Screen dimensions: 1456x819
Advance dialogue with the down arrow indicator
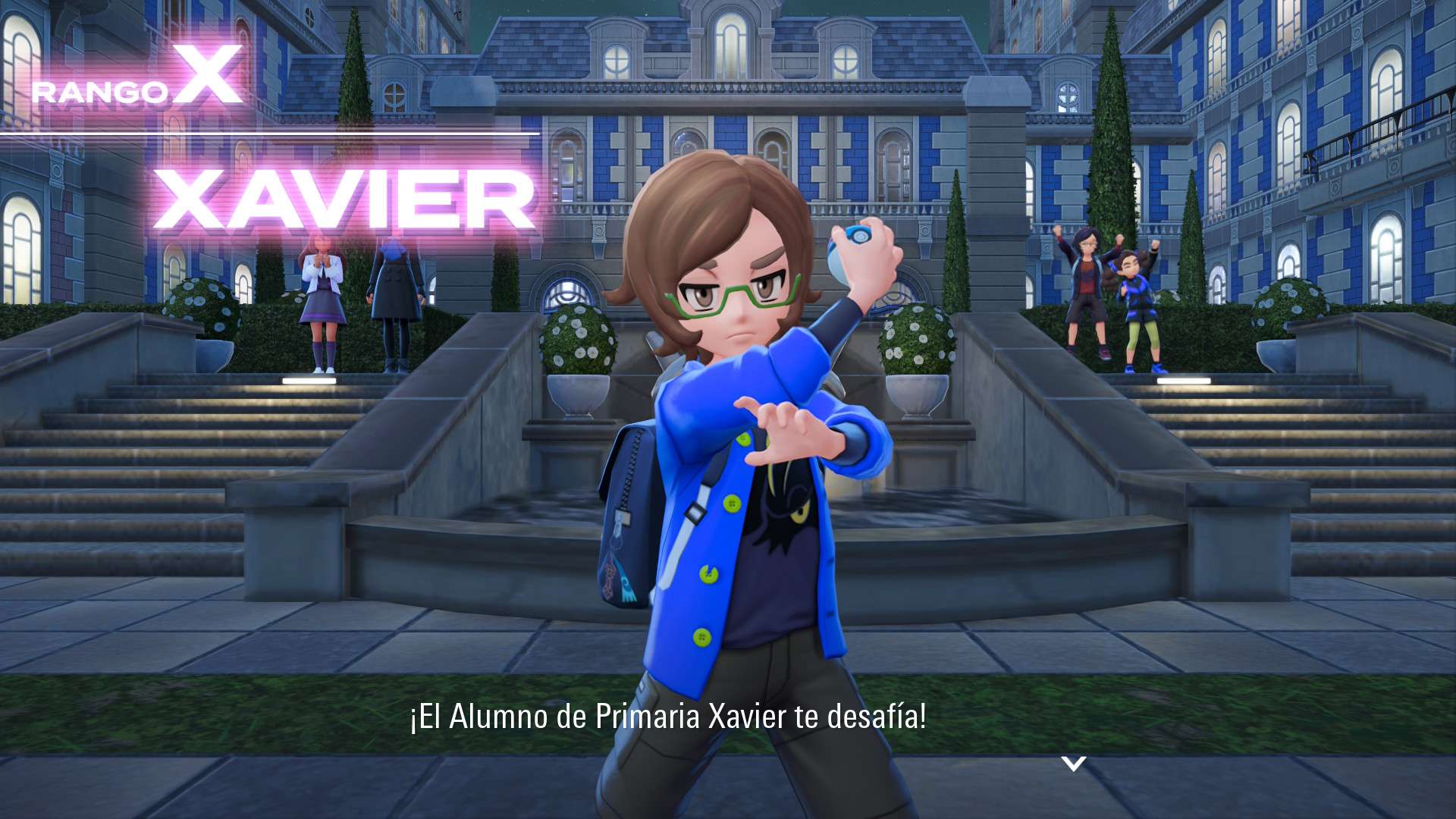1073,763
